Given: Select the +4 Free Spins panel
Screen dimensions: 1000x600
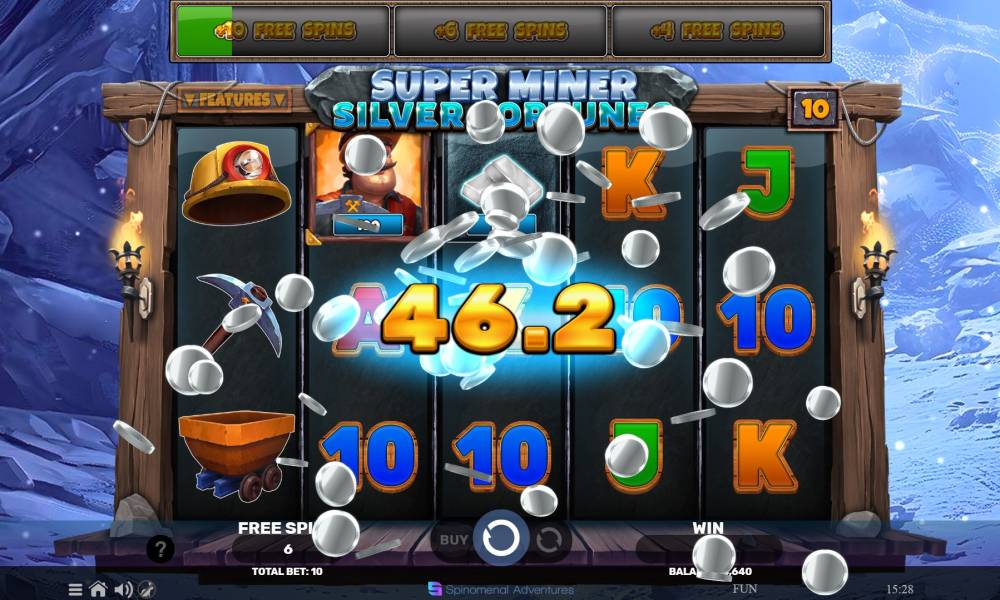Looking at the screenshot, I should tap(717, 31).
